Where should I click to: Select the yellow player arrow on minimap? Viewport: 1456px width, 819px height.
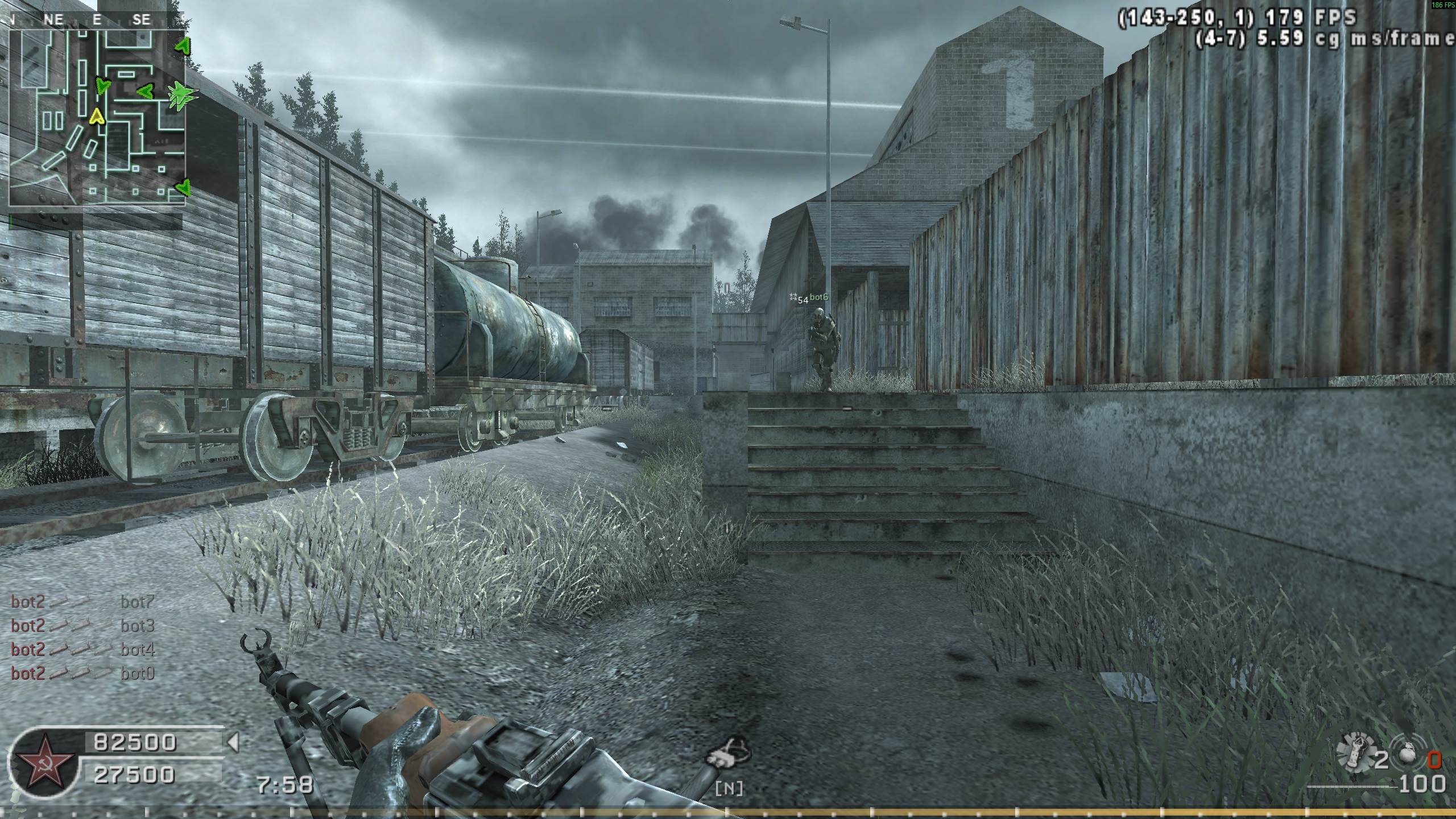coord(97,117)
